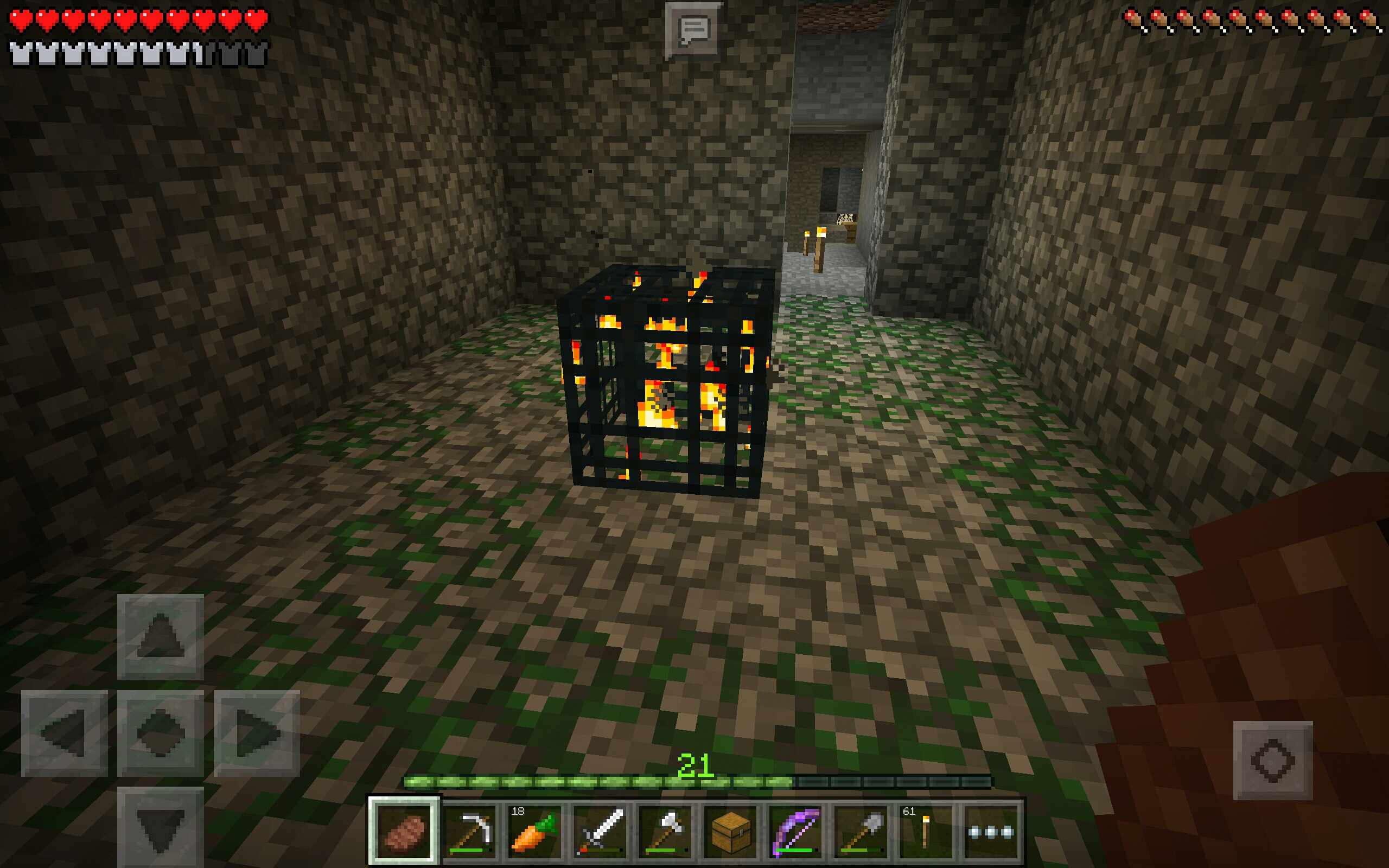Tap the move backward arrow
Viewport: 1389px width, 868px height.
tap(160, 827)
